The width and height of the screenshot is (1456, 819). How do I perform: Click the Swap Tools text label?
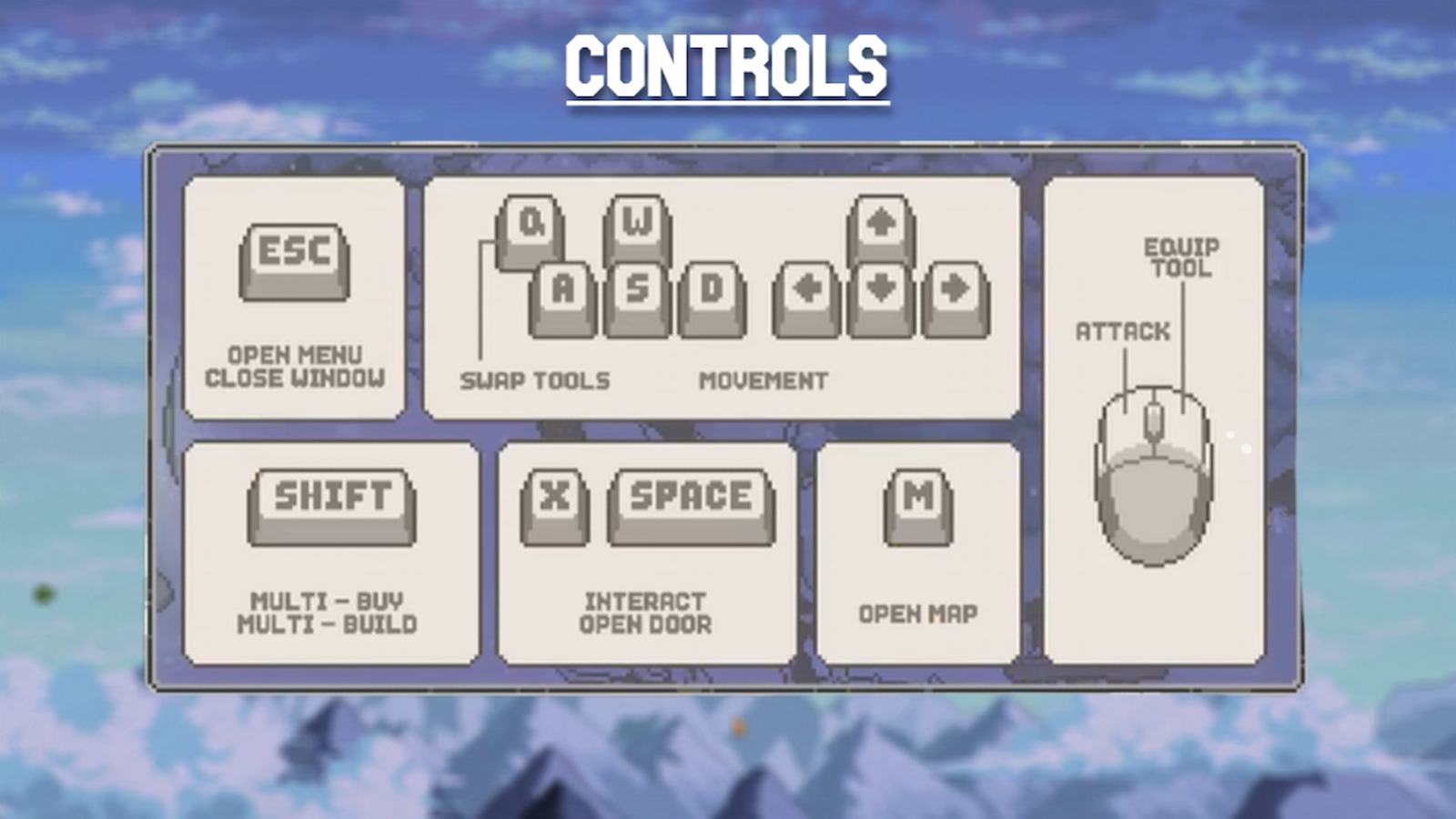536,380
